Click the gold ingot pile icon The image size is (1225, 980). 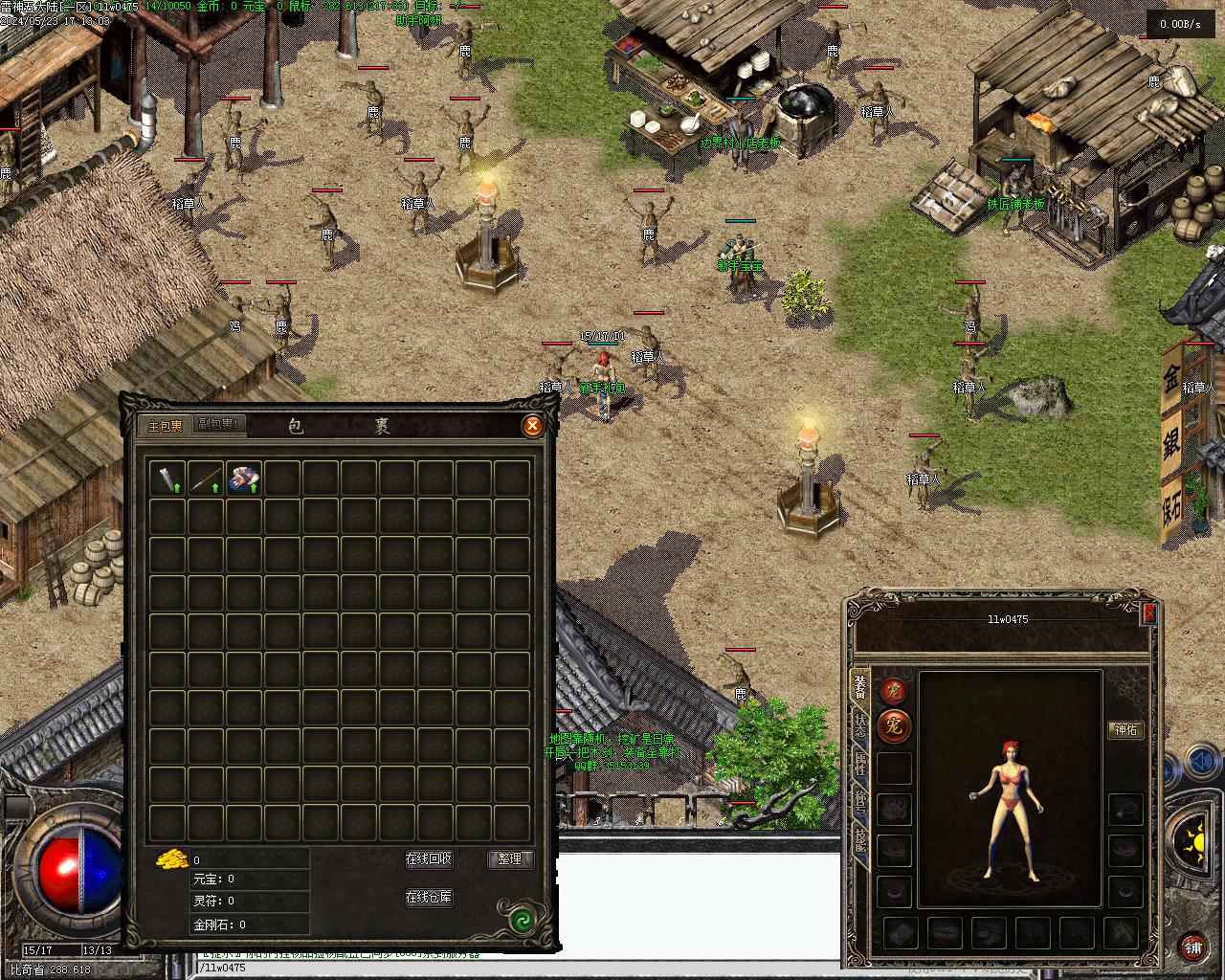[172, 858]
